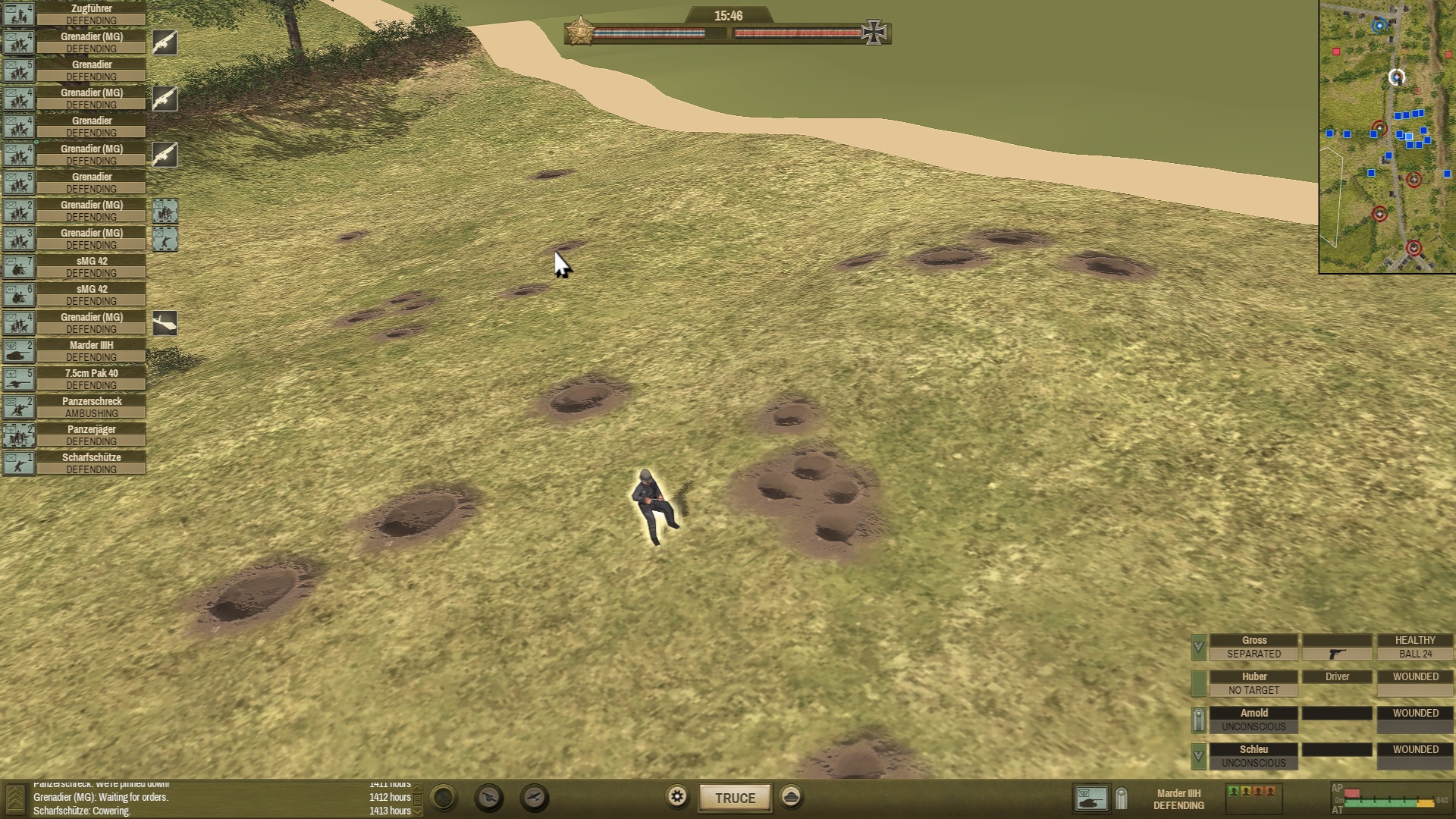Select the ambushing Panzerschreck team
Image resolution: width=1456 pixels, height=819 pixels.
(91, 407)
